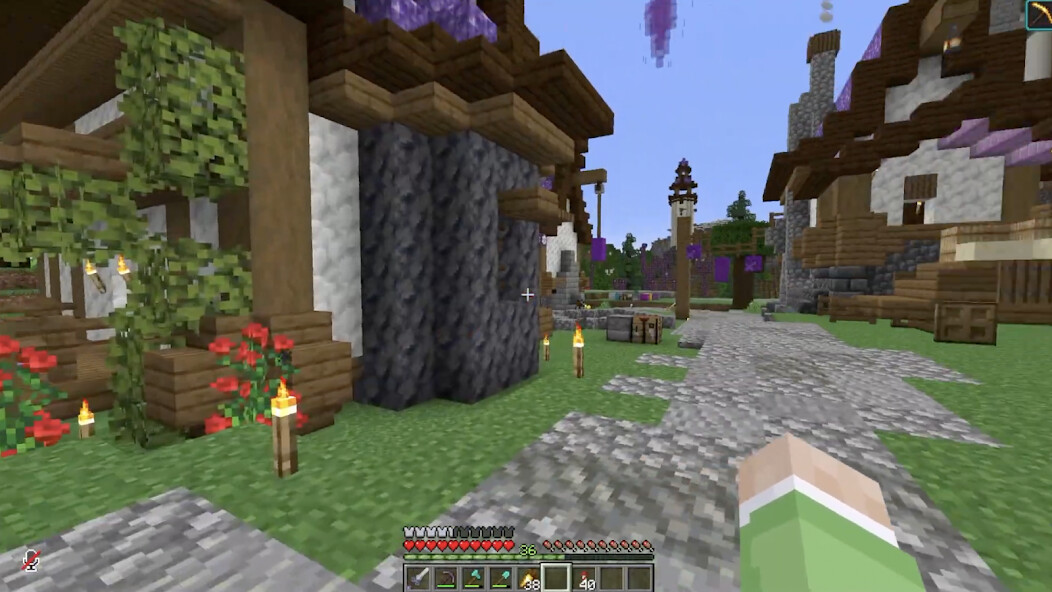Click the golden pickaxe icon in the corner
1052x592 pixels.
pos(1039,14)
